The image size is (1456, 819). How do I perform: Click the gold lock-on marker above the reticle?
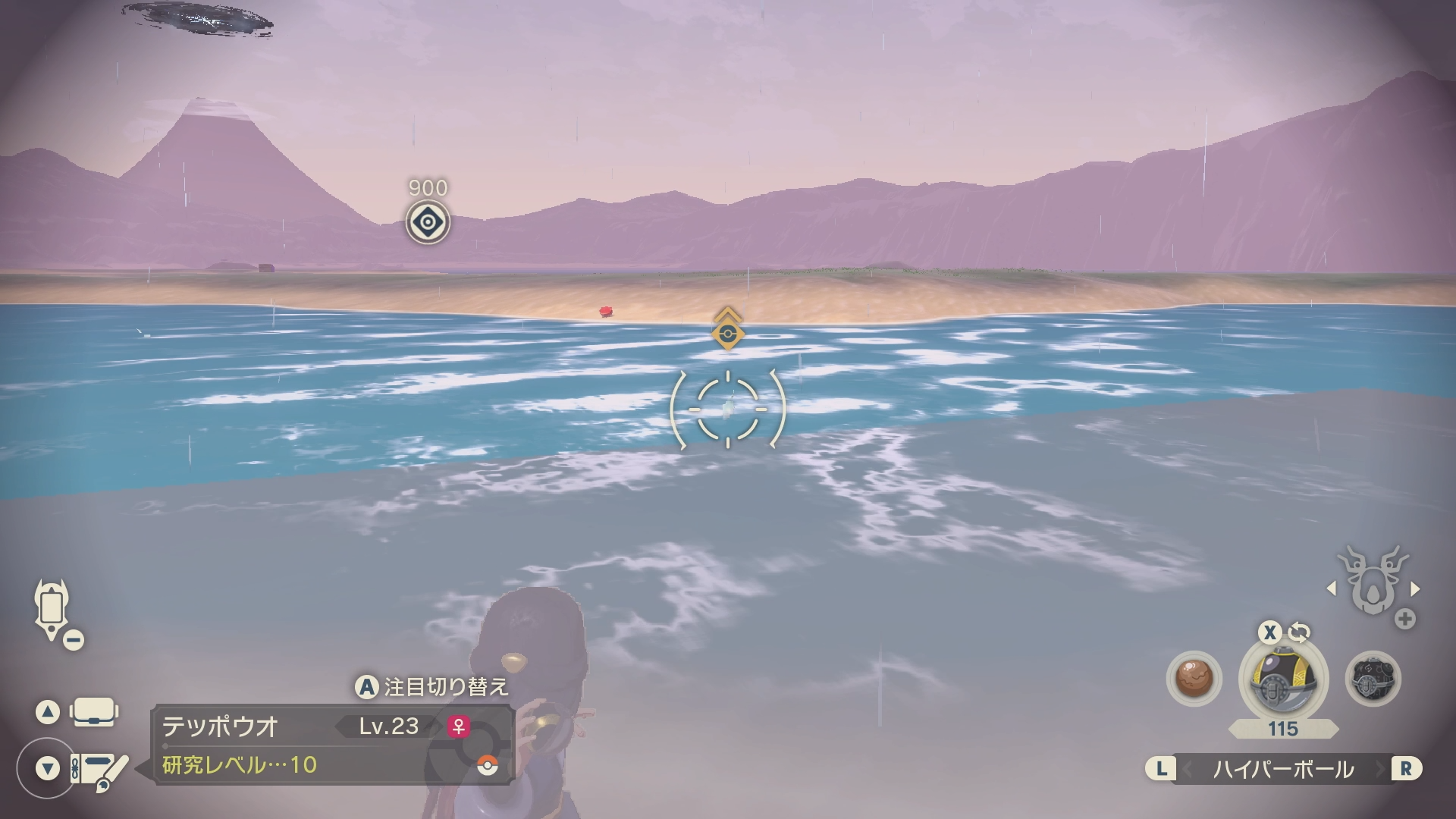[727, 331]
